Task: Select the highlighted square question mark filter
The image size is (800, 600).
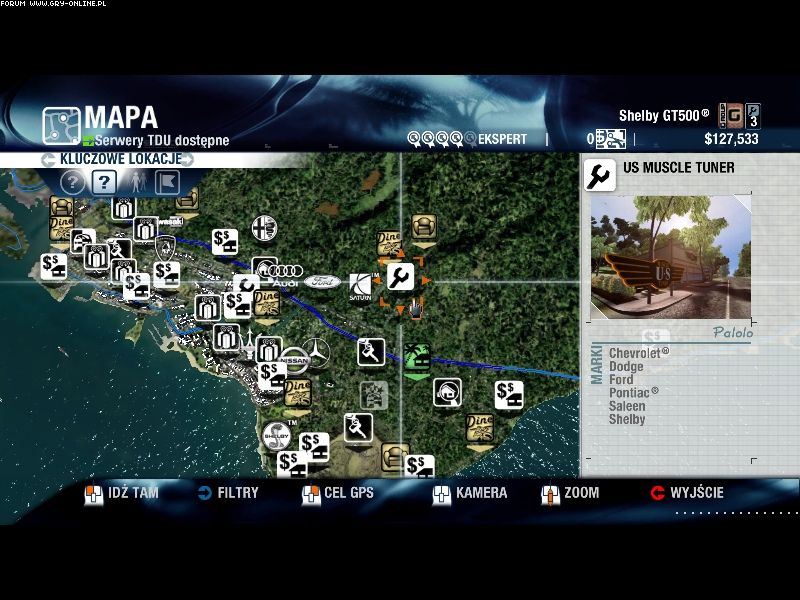Action: click(104, 182)
